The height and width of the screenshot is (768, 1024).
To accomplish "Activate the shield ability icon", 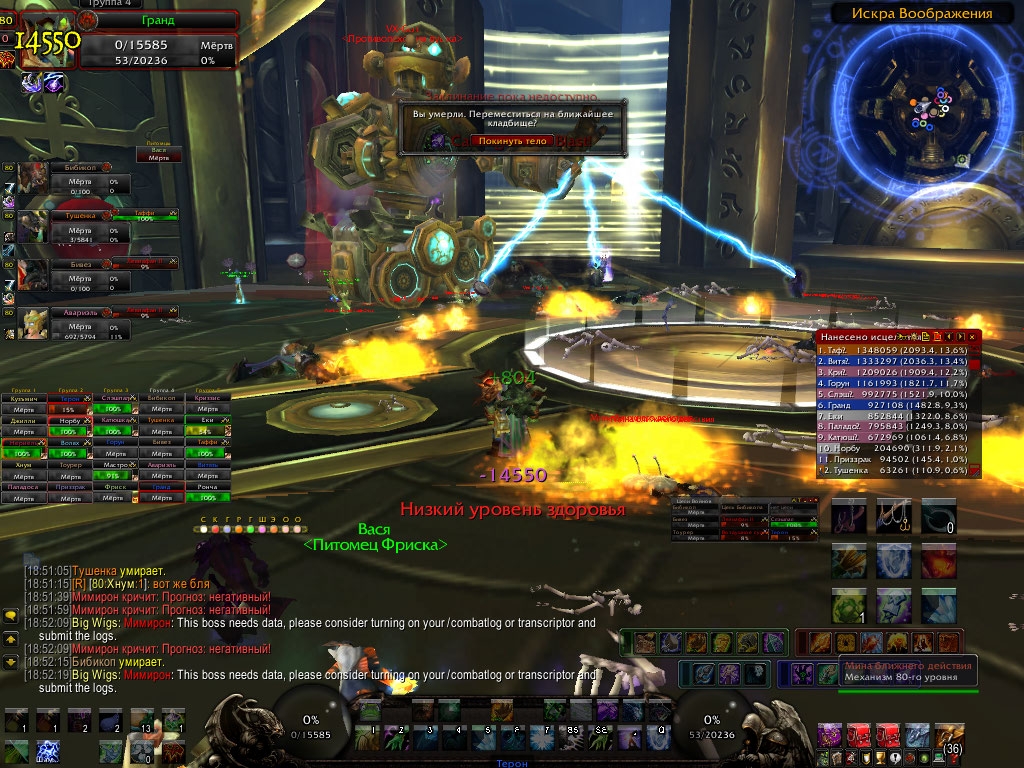I will (894, 561).
